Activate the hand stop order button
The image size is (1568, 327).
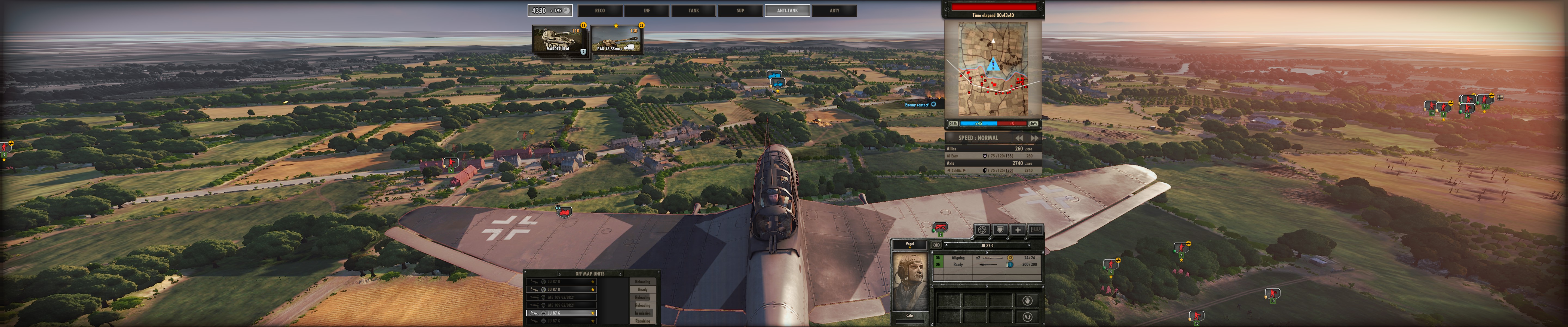1027,300
